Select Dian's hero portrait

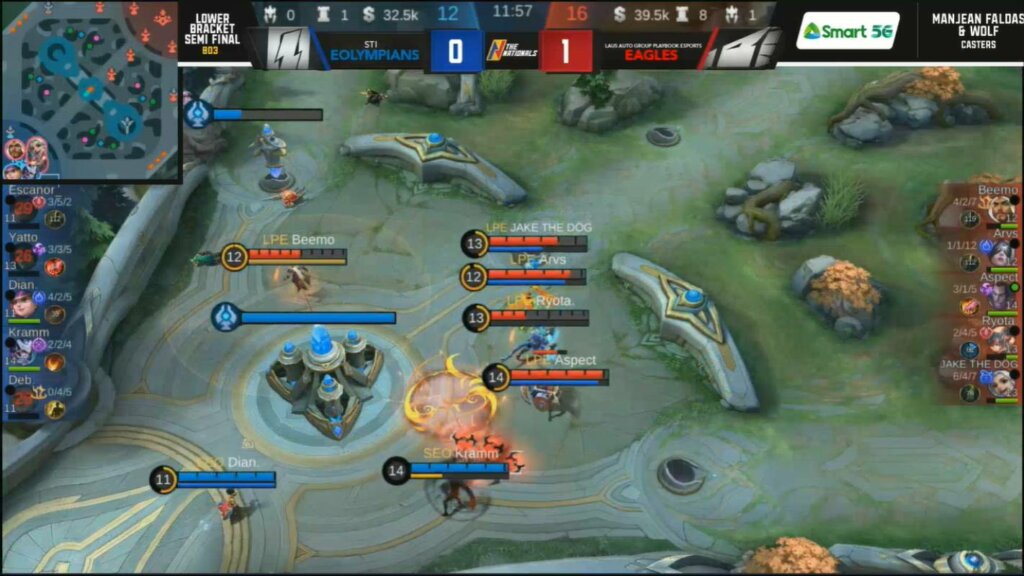tap(22, 304)
